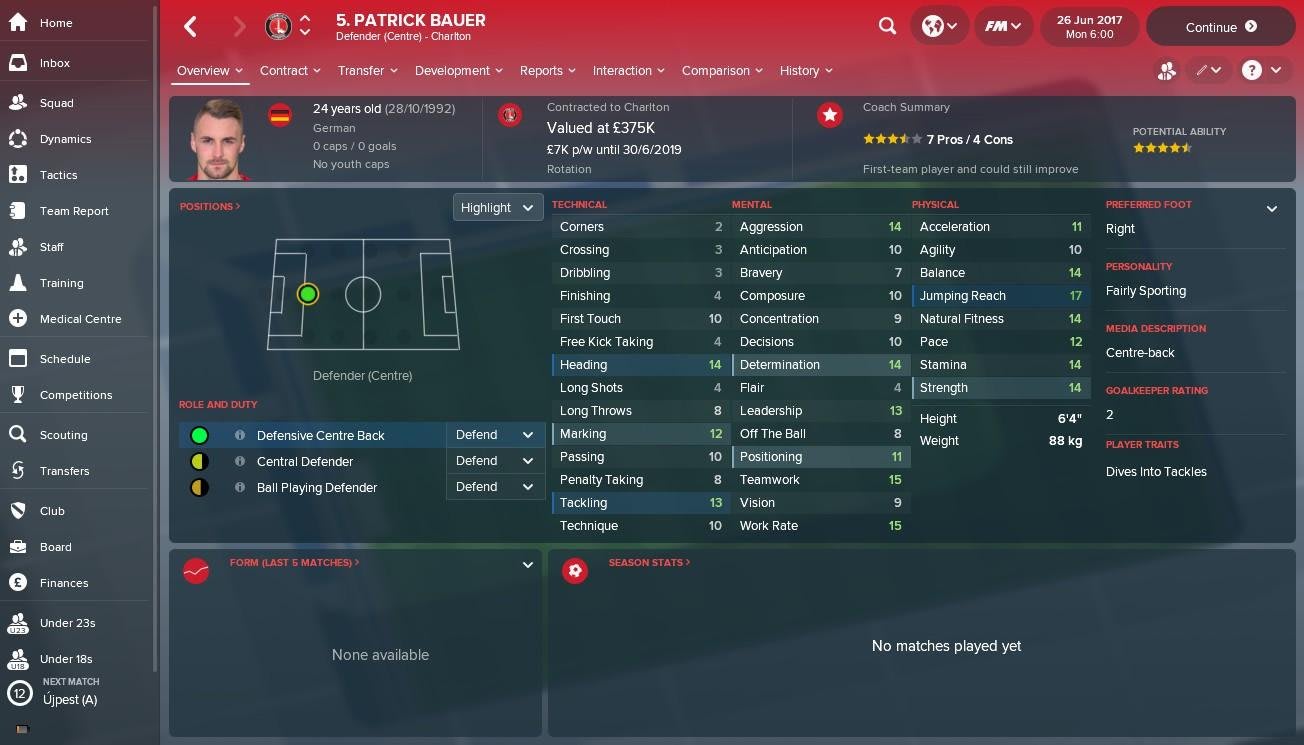Image resolution: width=1304 pixels, height=745 pixels.
Task: Select Scouting in the sidebar
Action: 63,435
